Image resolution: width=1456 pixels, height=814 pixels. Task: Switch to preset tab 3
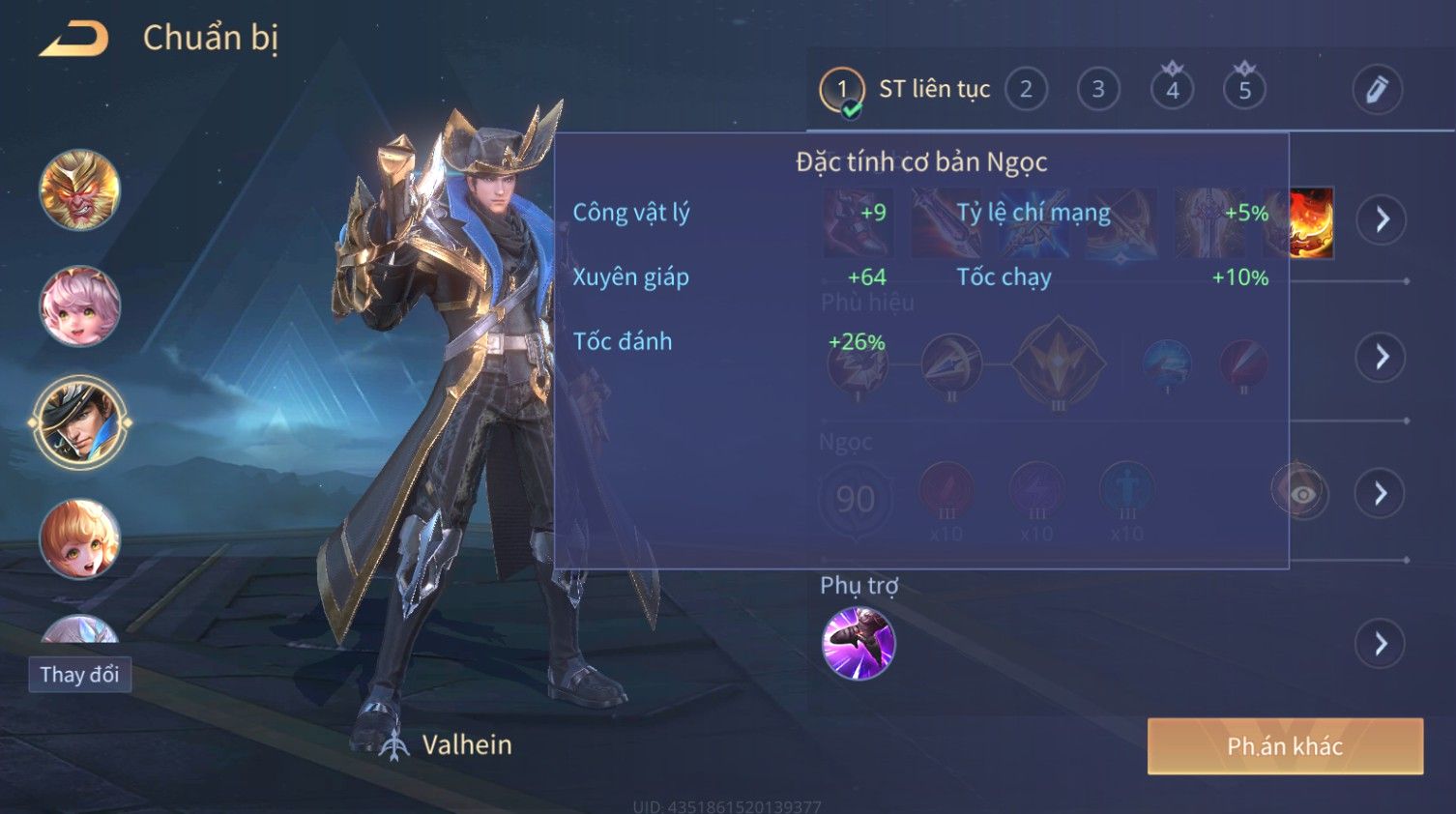click(x=1098, y=90)
